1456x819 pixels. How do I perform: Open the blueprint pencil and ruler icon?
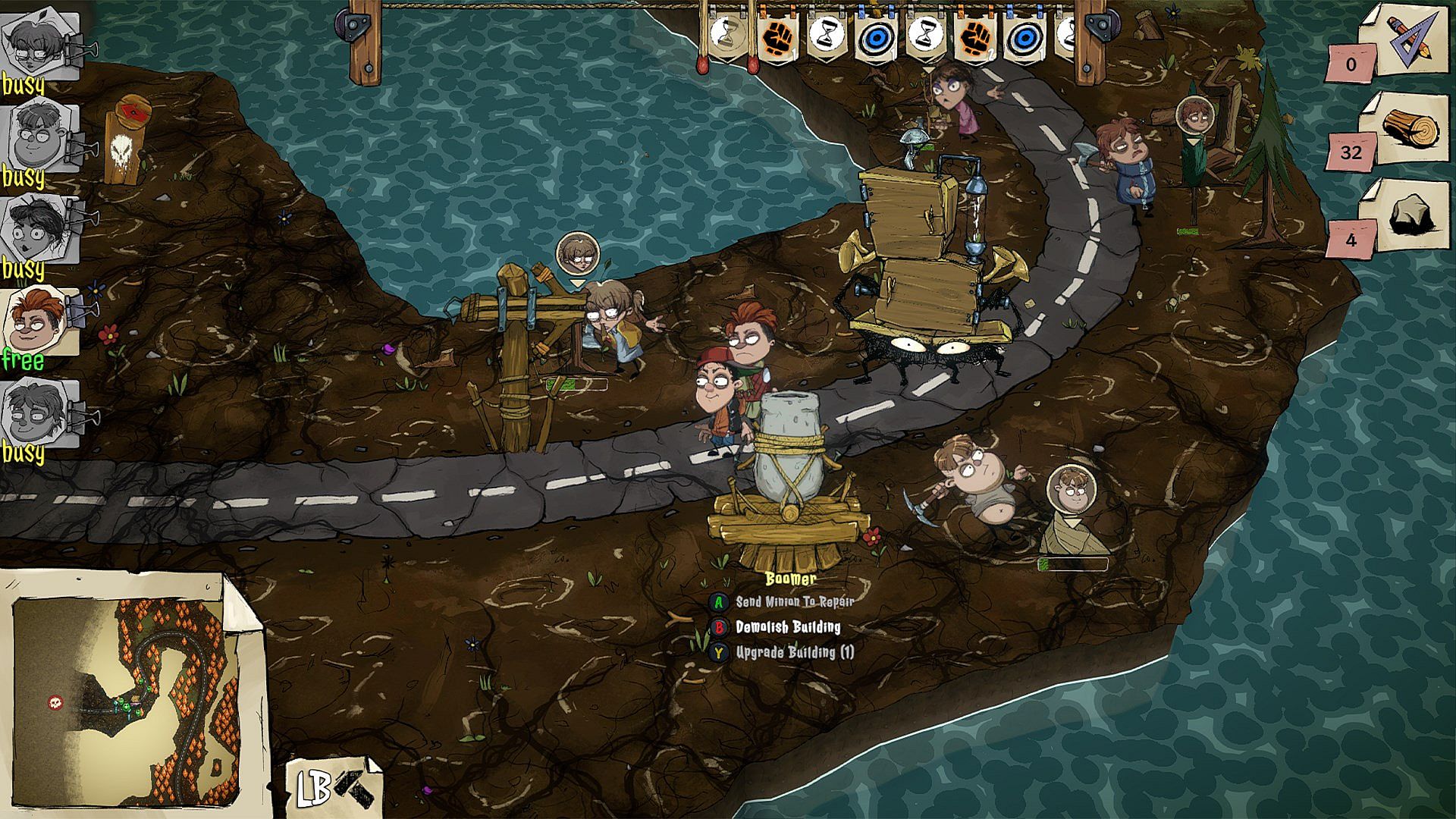point(1409,38)
